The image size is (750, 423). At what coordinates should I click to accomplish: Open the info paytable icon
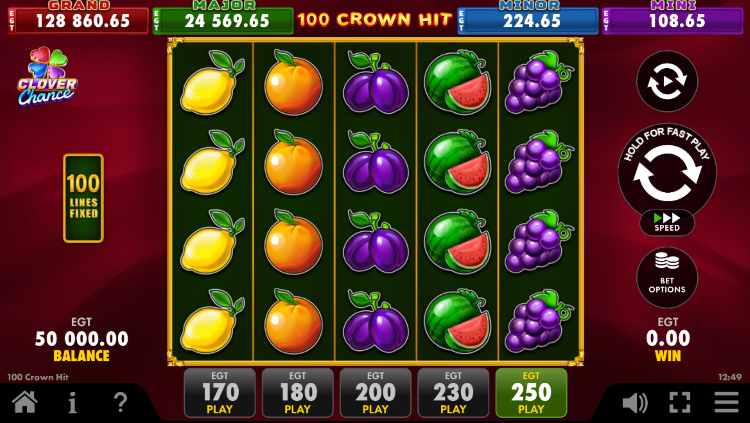point(73,403)
